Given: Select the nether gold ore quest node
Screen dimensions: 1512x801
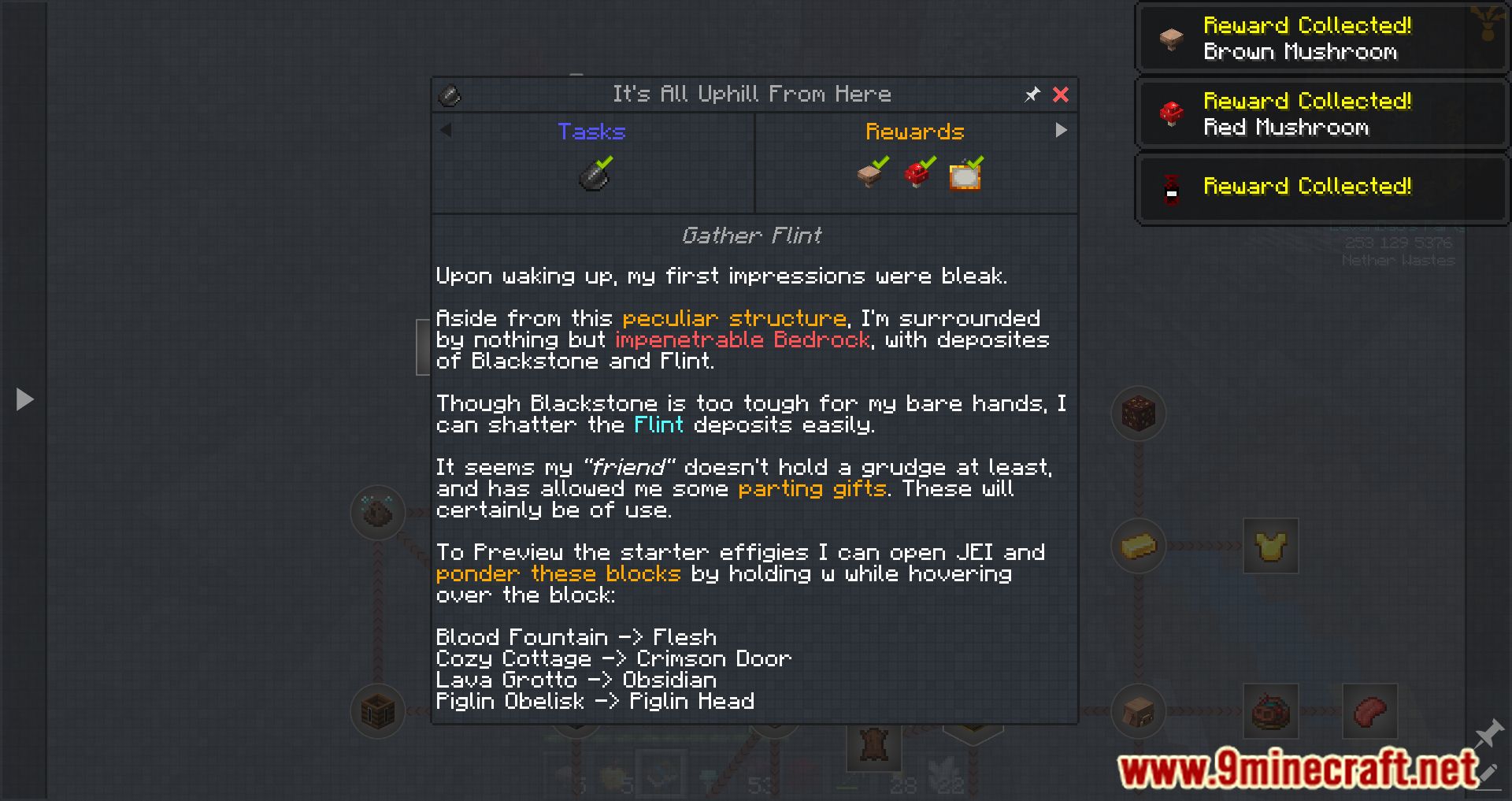Looking at the screenshot, I should click(x=1137, y=413).
